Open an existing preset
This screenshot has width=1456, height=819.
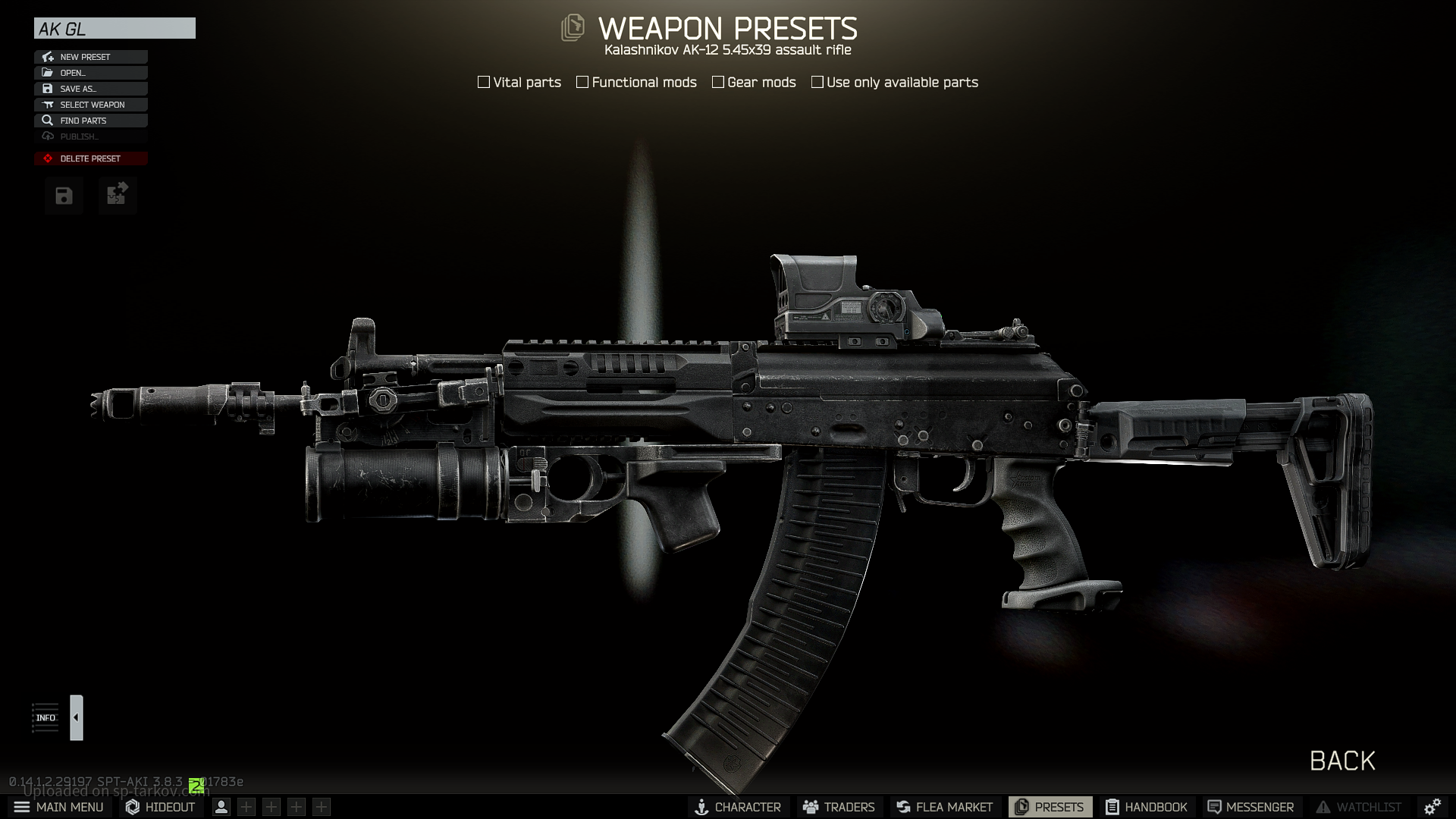pos(90,73)
